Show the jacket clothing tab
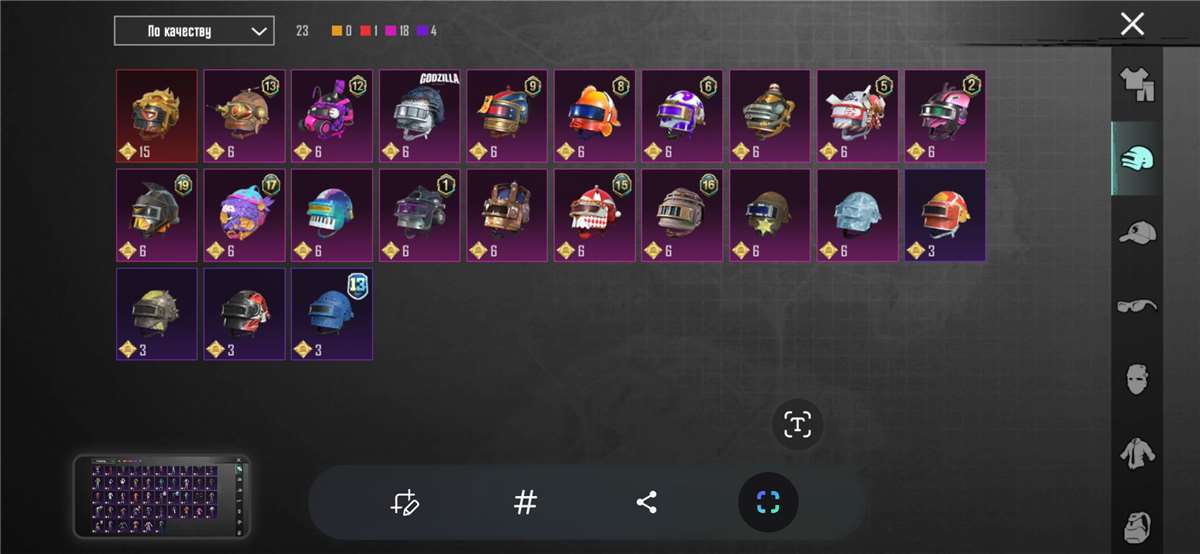The image size is (1200, 554). 1137,452
